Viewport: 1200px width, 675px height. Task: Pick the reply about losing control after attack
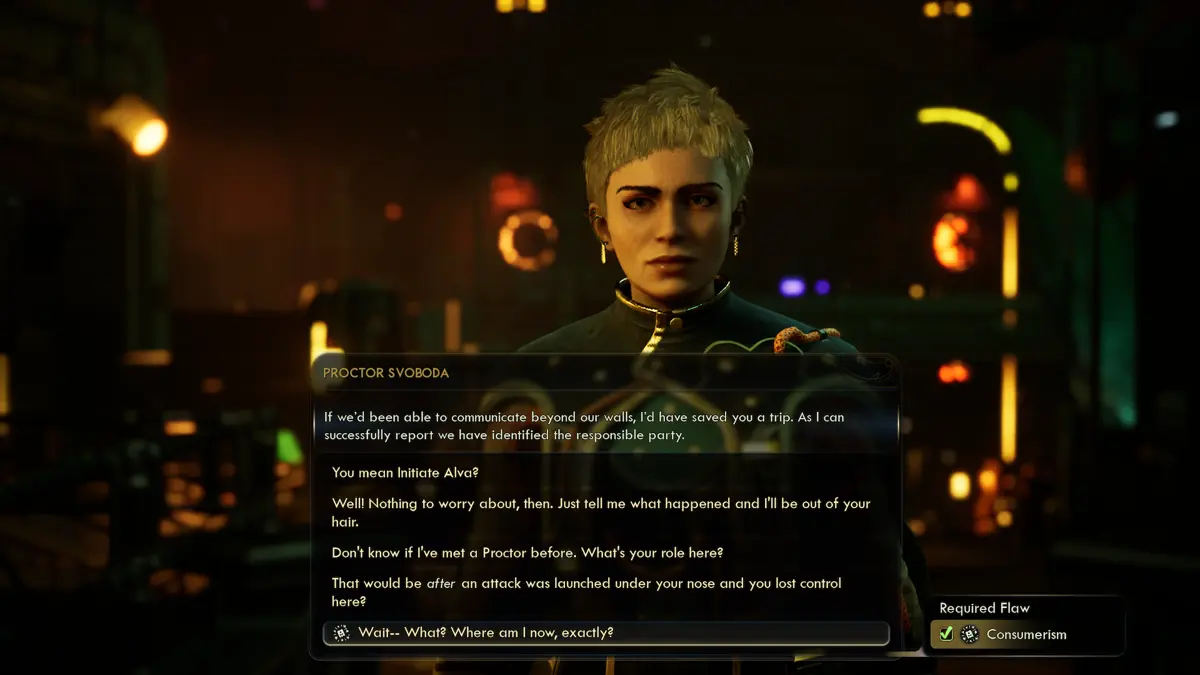[586, 592]
